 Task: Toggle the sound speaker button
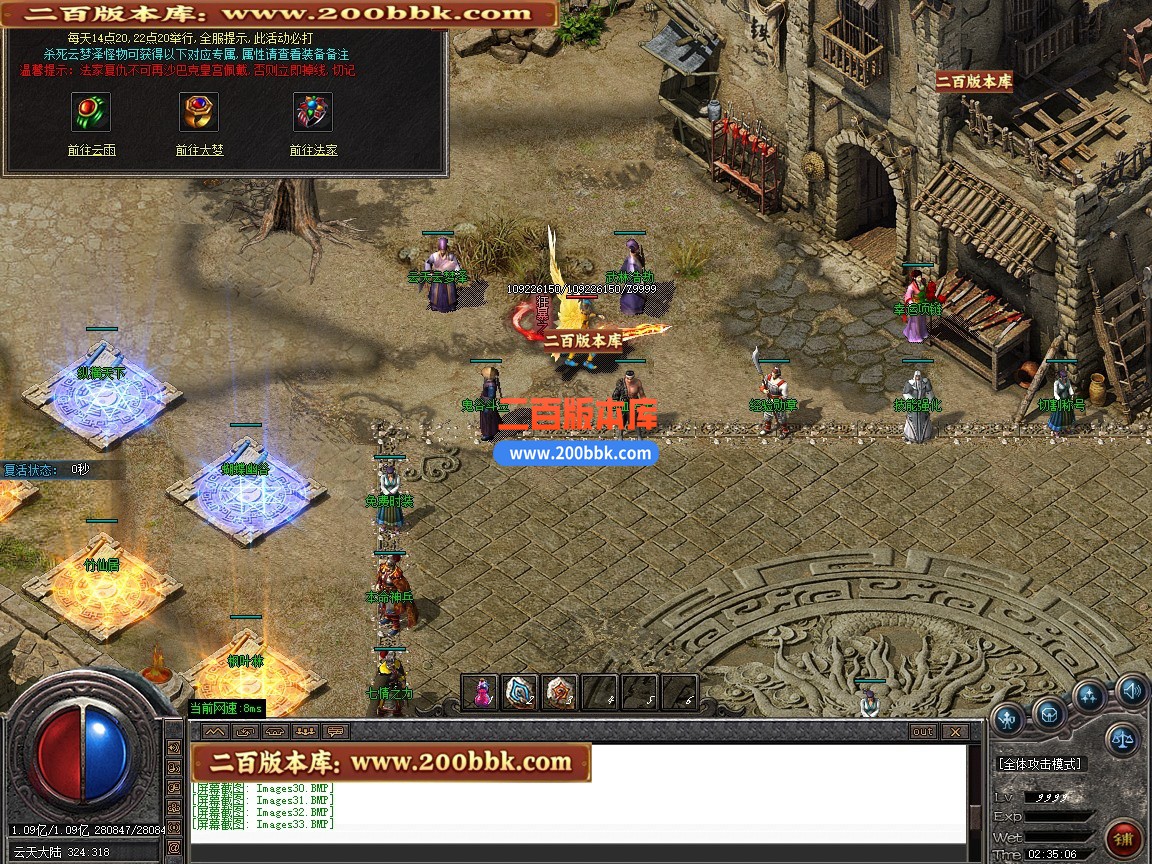click(x=1132, y=689)
